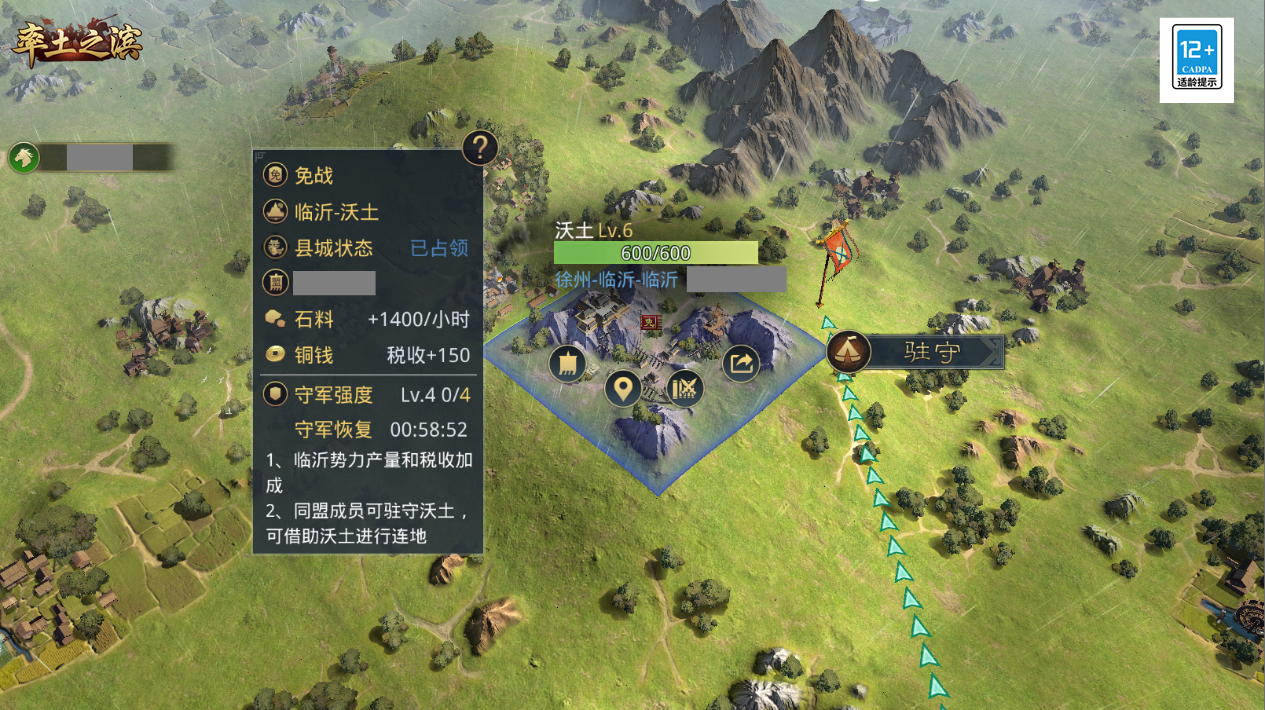Viewport: 1265px width, 710px height.
Task: Mark the tile with the location pin icon
Action: pyautogui.click(x=623, y=388)
